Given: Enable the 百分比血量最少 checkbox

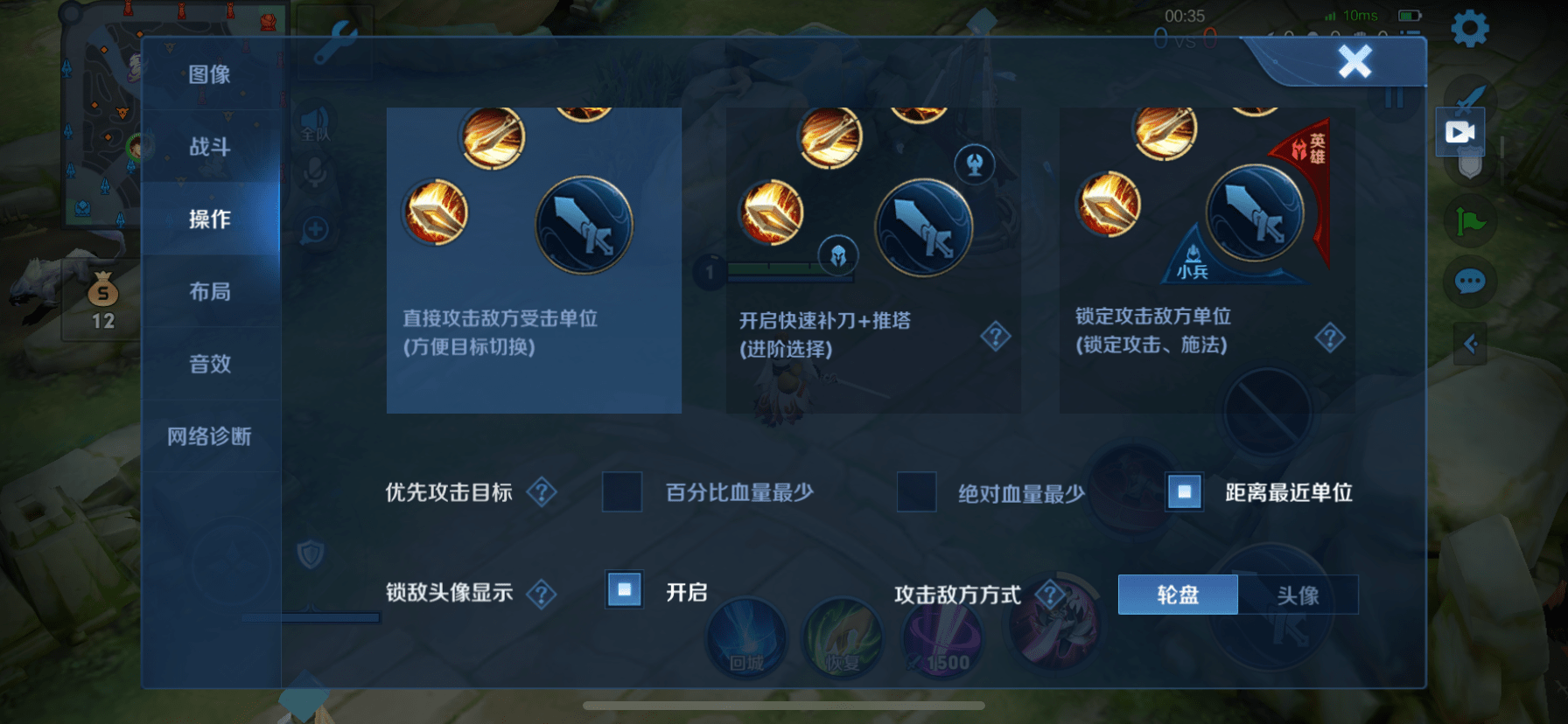Looking at the screenshot, I should (621, 492).
